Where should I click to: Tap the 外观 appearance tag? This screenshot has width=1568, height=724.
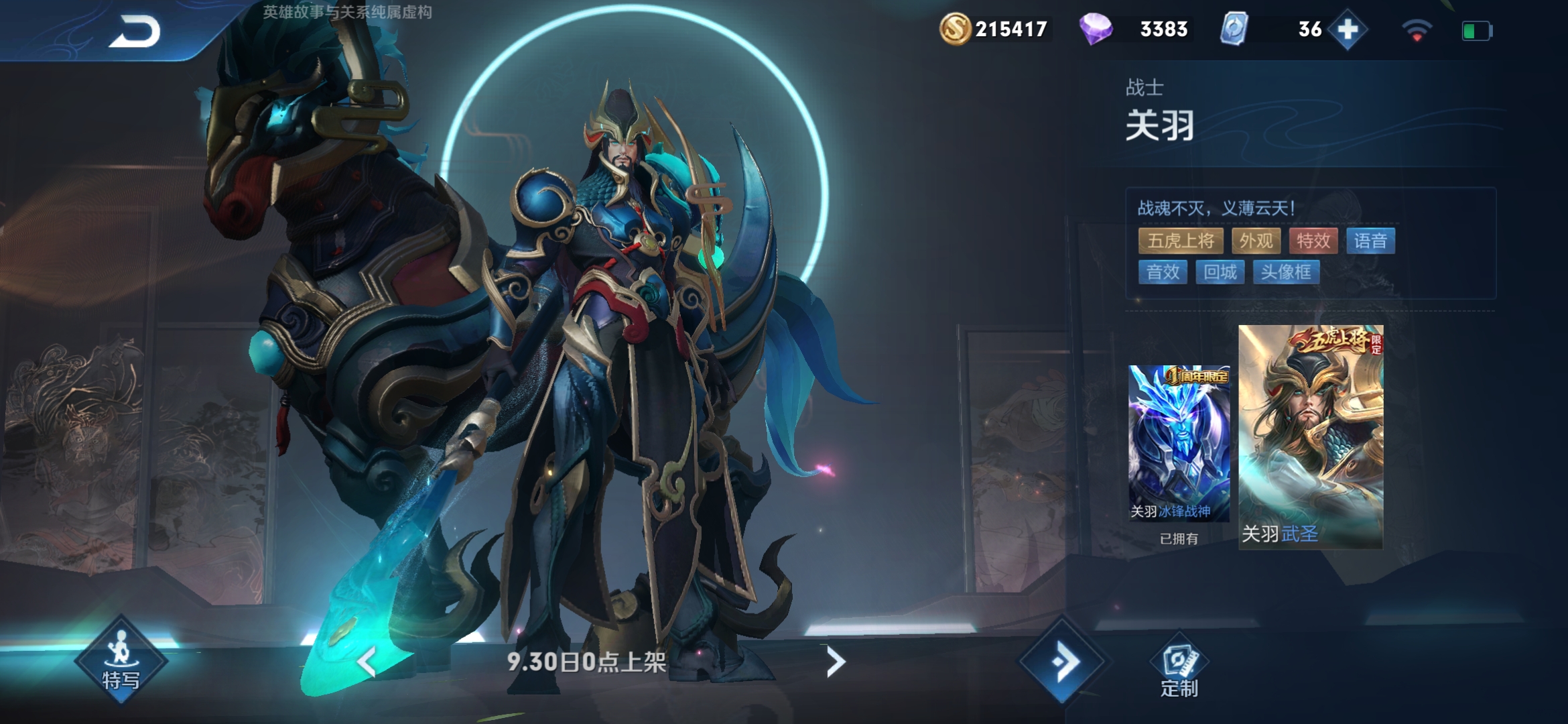pyautogui.click(x=1256, y=241)
